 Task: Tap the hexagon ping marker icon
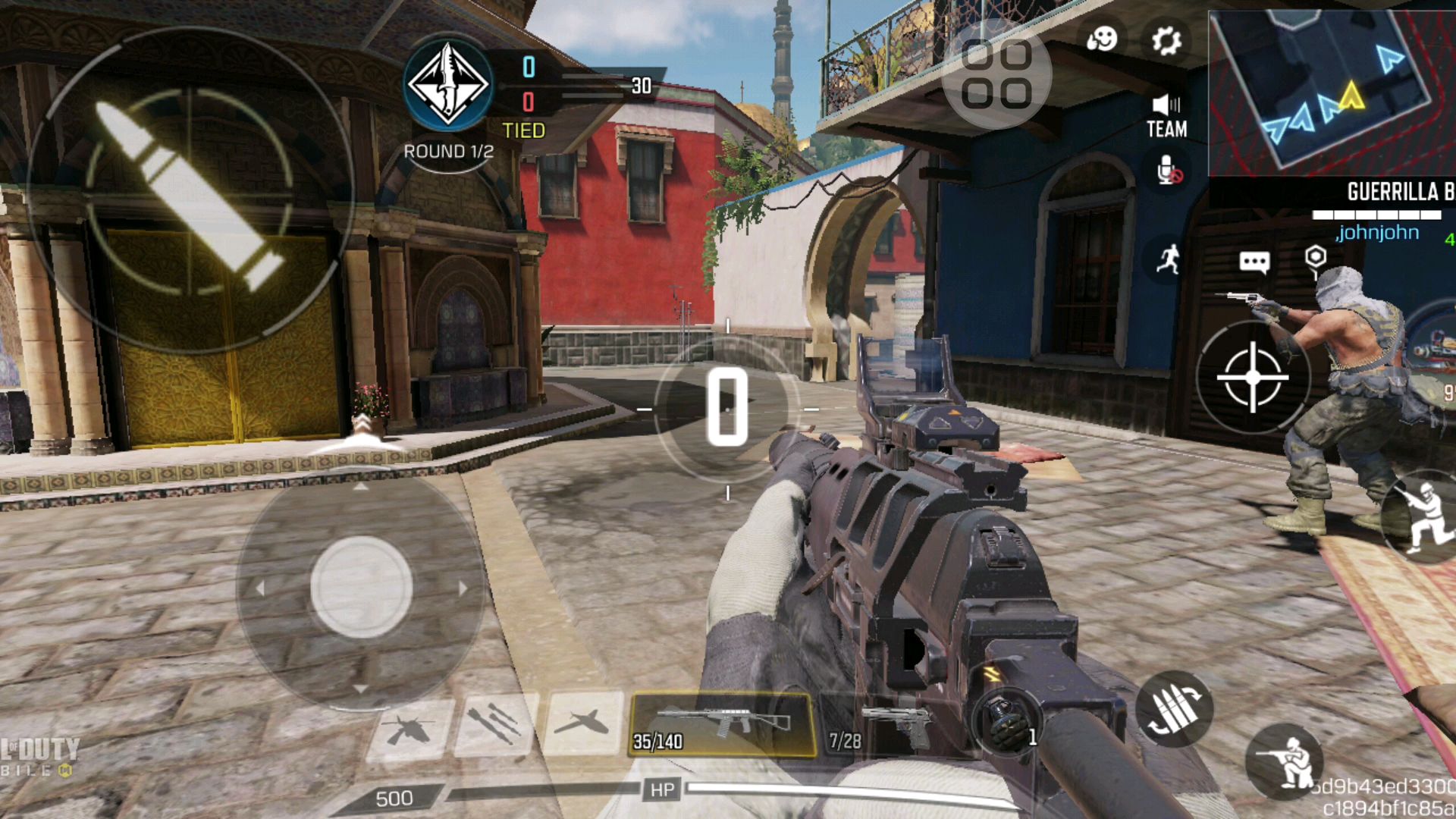click(1316, 258)
